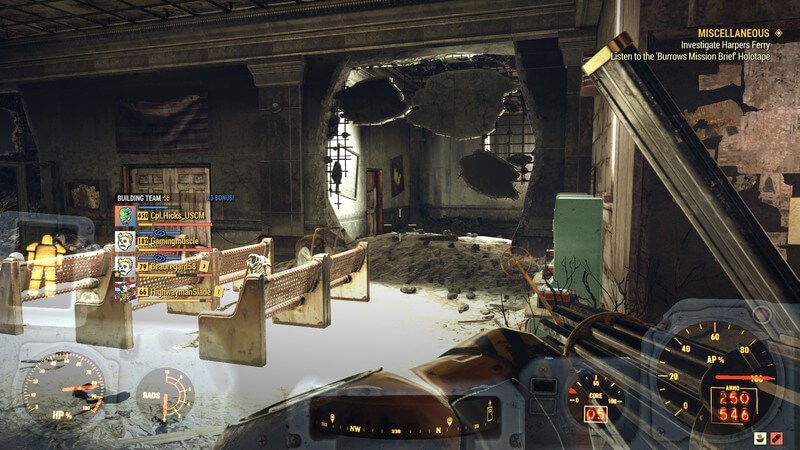
Task: Choose teammate Gamingmuscle's row
Action: [168, 241]
